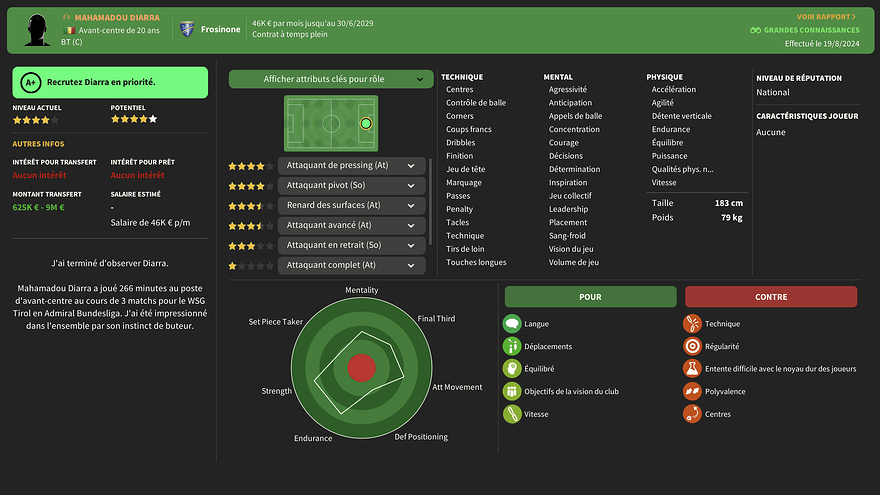Select the Vitesse pro entry
Viewport: 880px width, 495px height.
[x=537, y=414]
